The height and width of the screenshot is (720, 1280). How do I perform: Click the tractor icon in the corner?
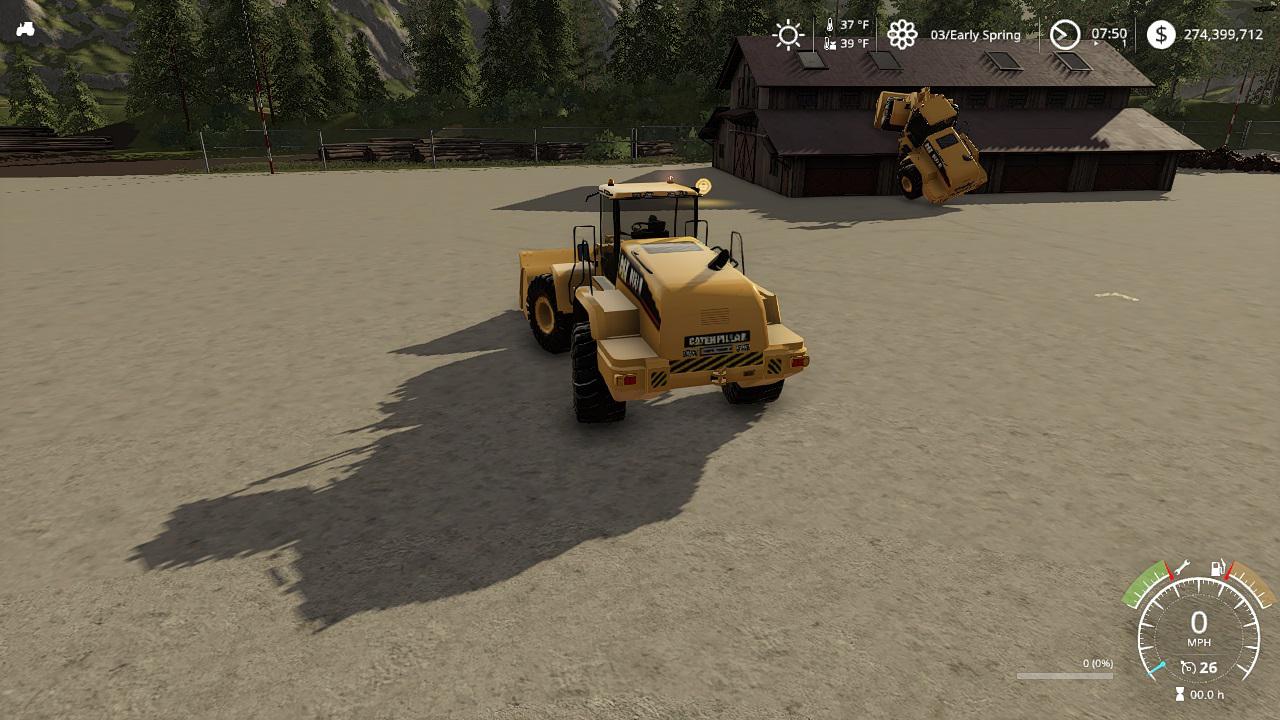26,29
